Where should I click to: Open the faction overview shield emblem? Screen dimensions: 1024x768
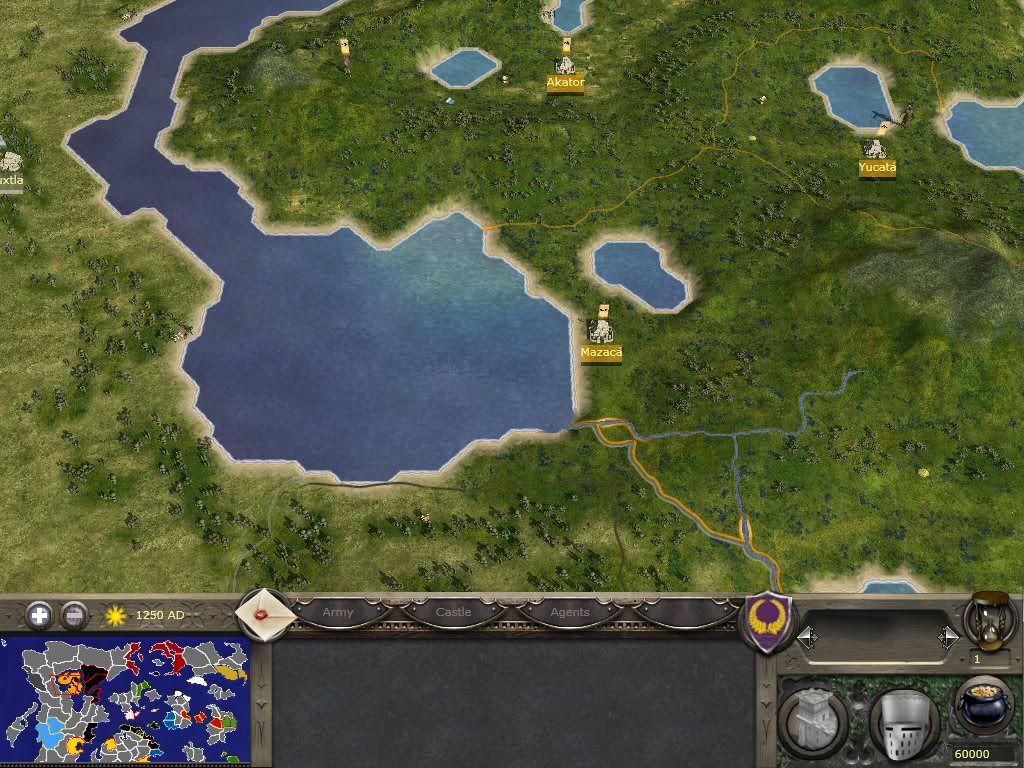(769, 620)
